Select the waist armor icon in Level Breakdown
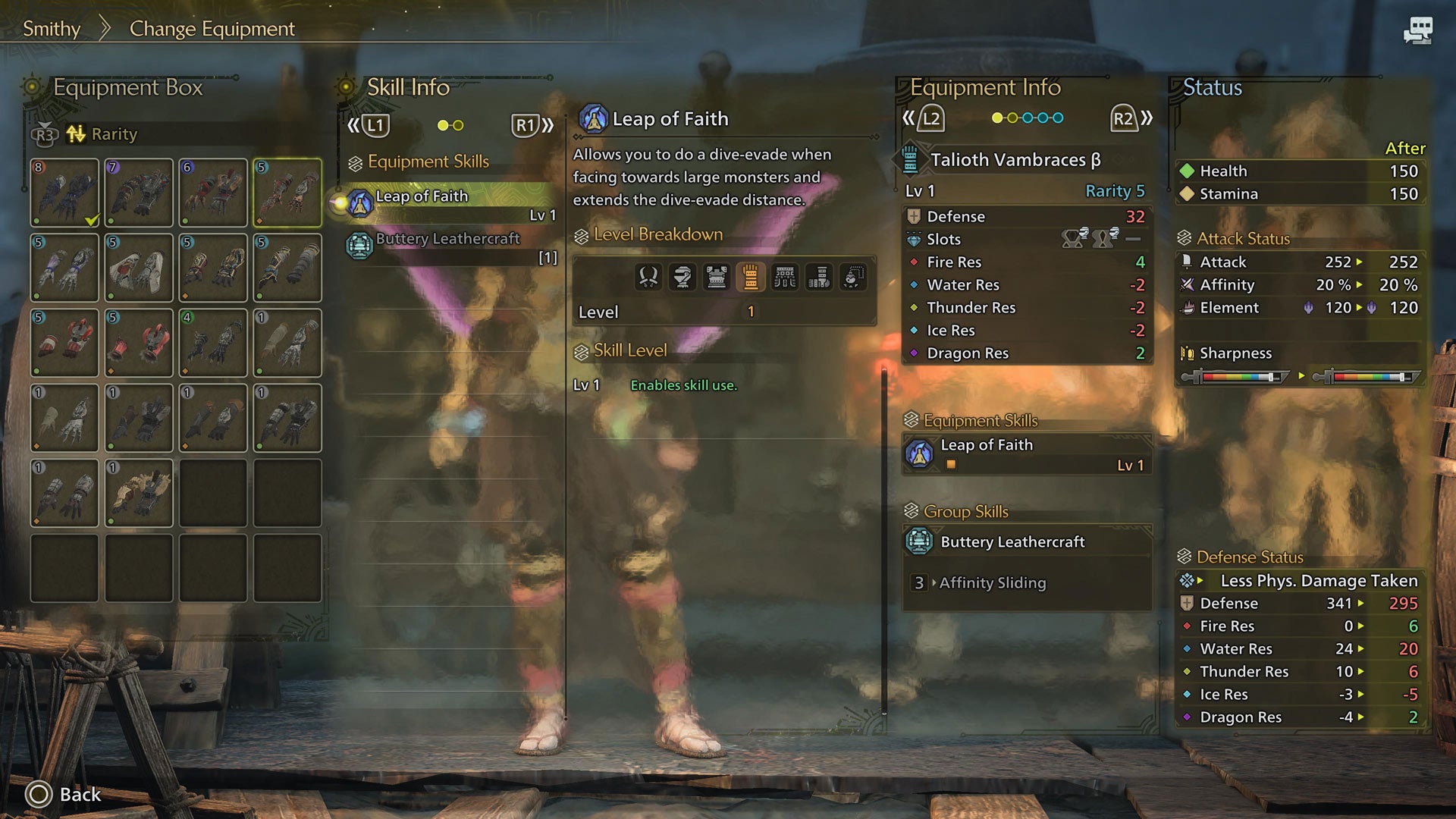 pos(785,277)
